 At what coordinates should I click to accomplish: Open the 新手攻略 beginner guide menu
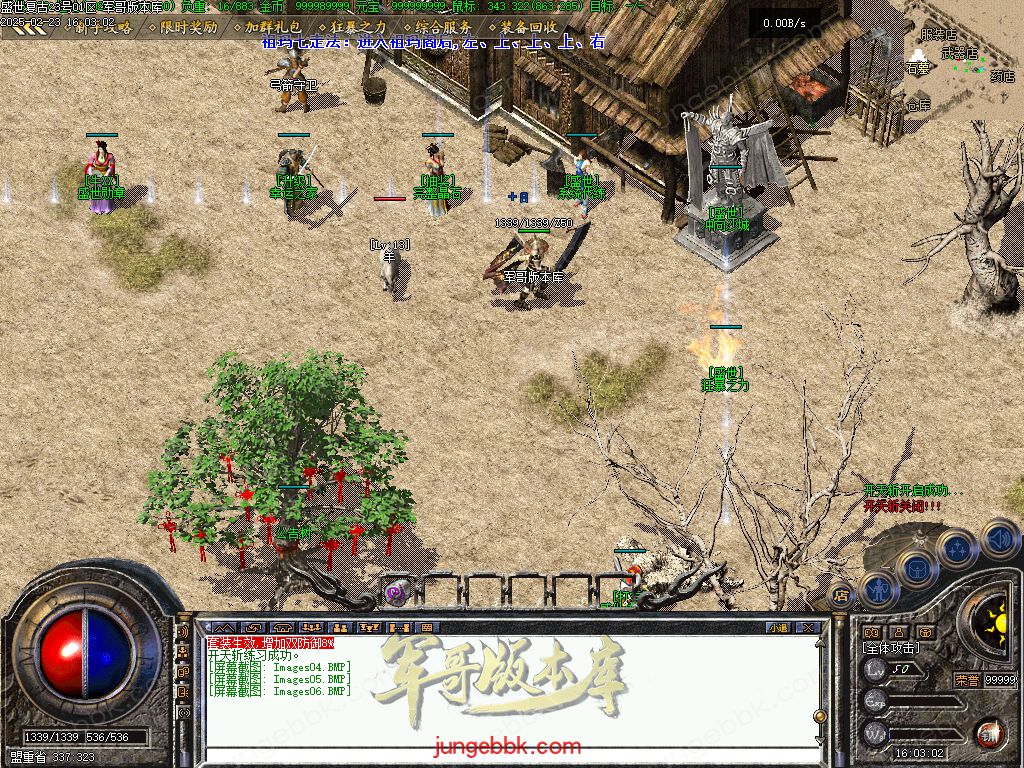coord(103,28)
